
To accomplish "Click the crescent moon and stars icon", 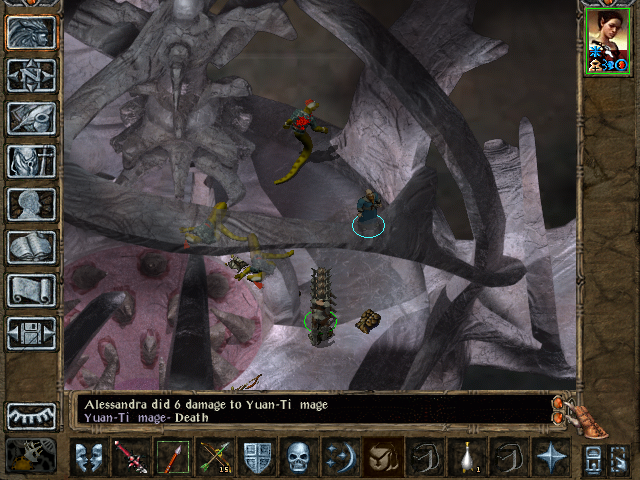I will coord(341,457).
